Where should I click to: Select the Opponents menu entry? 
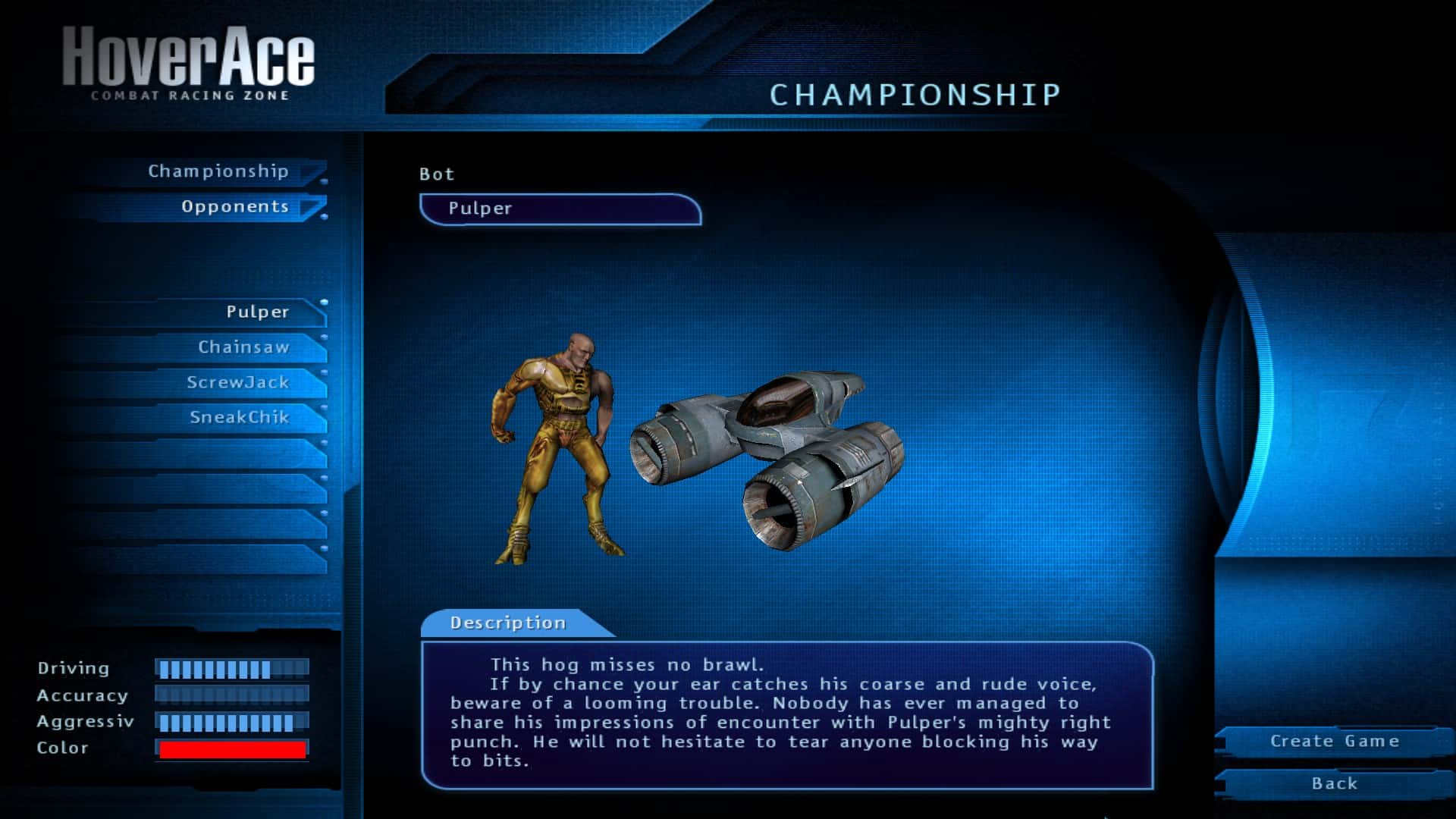tap(234, 206)
